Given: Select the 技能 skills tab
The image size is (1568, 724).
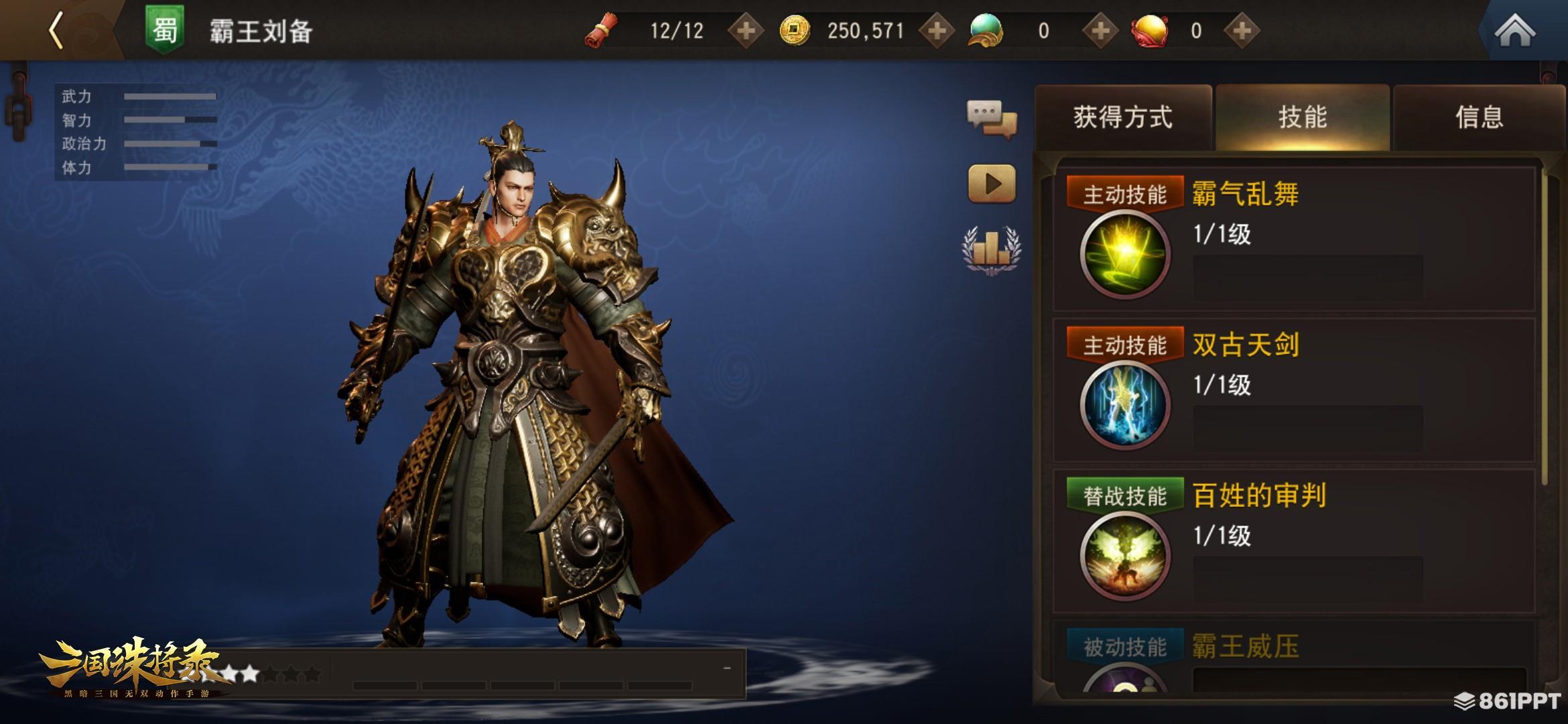Looking at the screenshot, I should (x=1303, y=117).
